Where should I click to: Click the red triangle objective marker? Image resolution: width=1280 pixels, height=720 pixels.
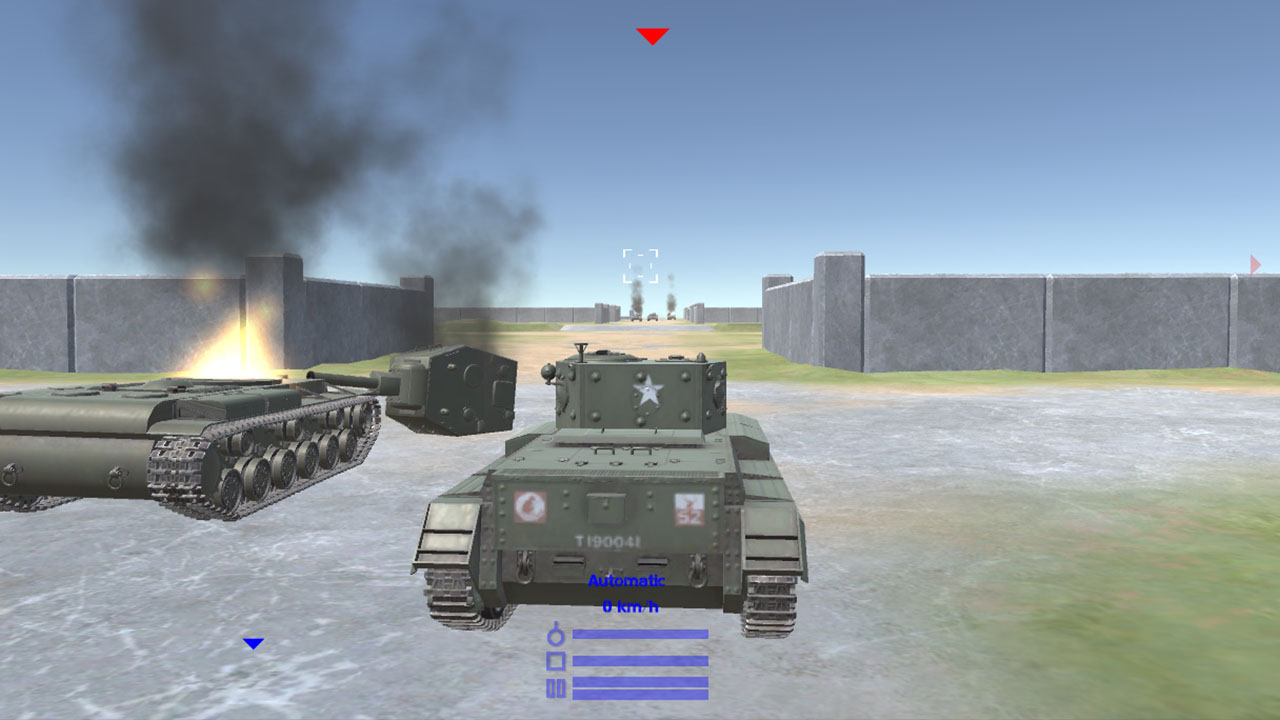click(653, 36)
